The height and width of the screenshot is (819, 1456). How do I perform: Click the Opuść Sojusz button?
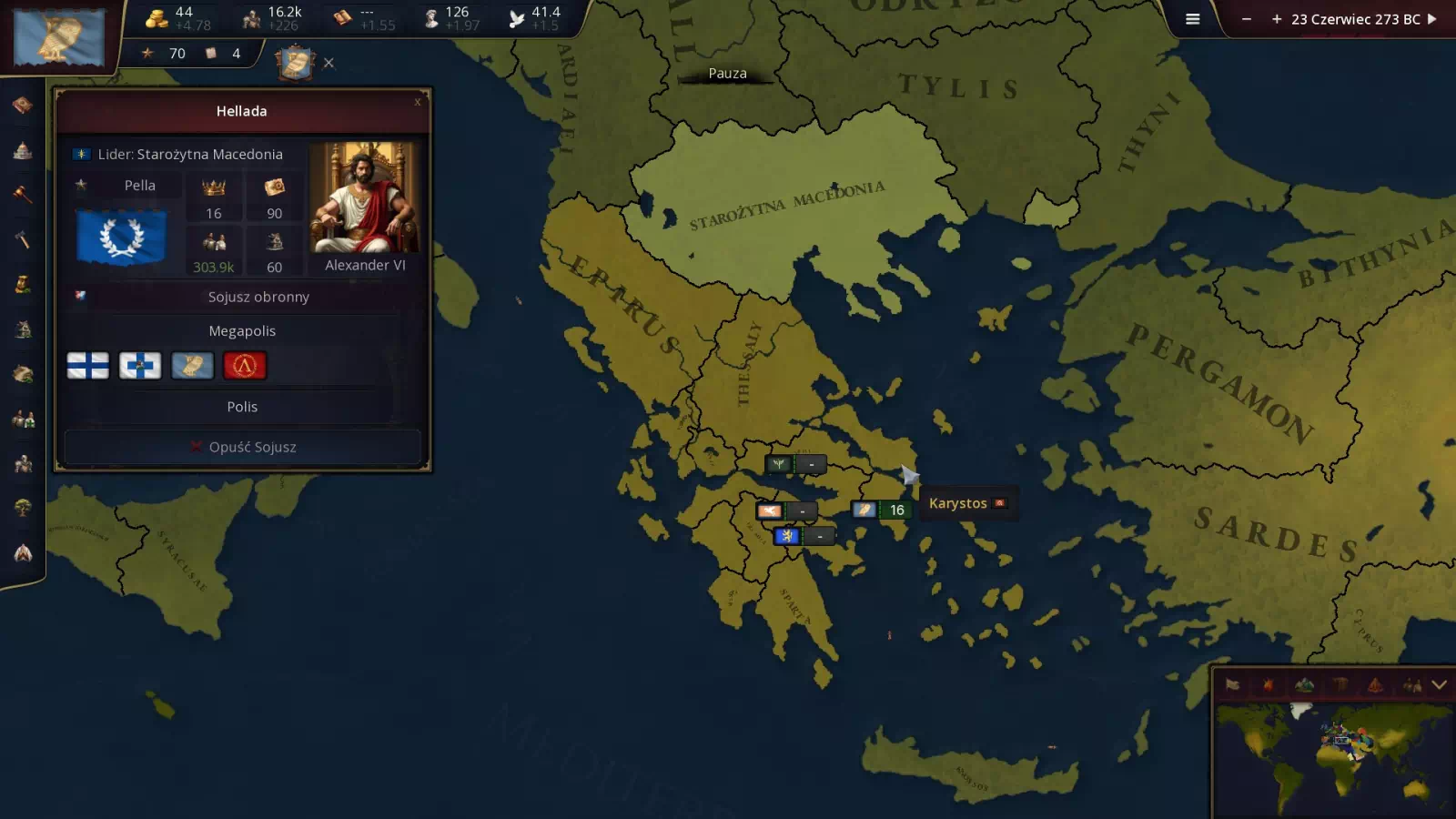pyautogui.click(x=243, y=447)
